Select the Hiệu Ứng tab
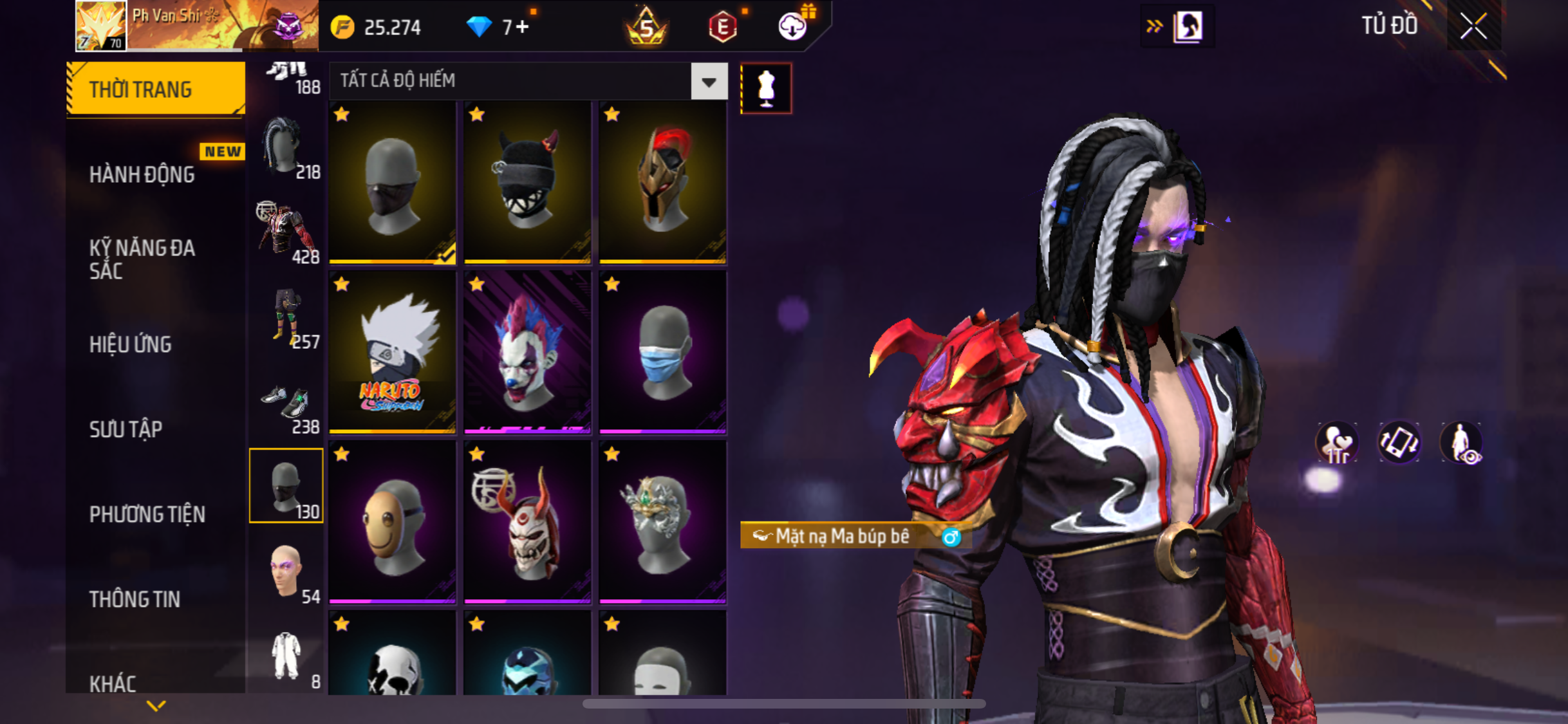The width and height of the screenshot is (1568, 724). [x=131, y=344]
